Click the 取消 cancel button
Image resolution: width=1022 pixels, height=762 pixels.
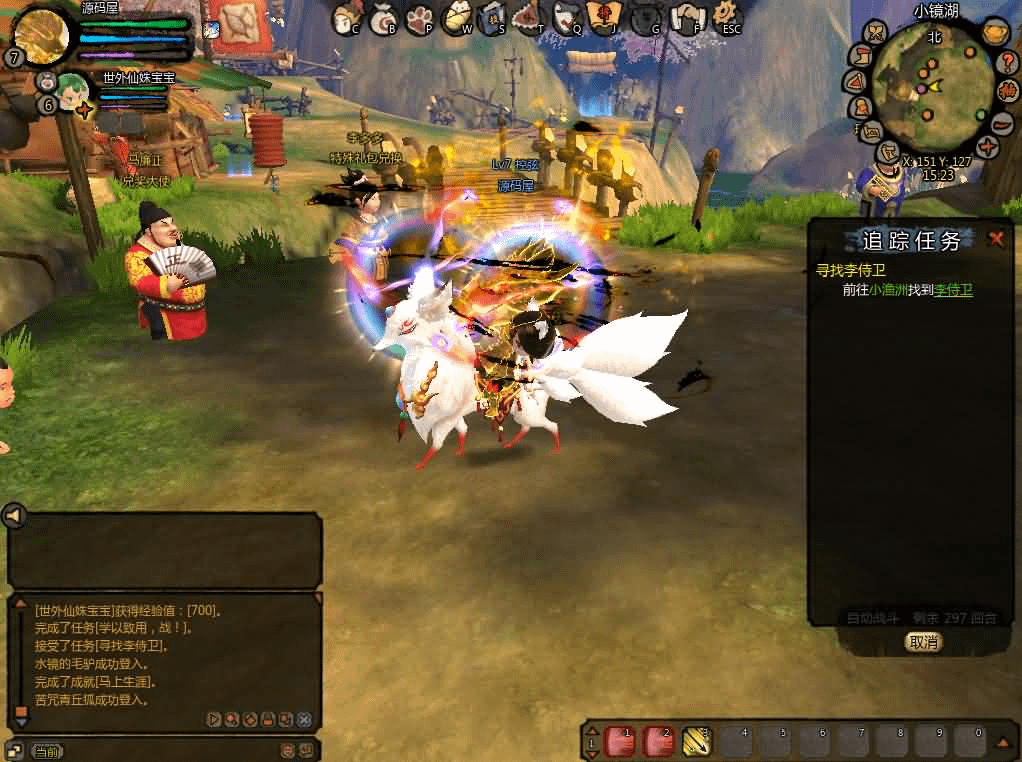923,642
